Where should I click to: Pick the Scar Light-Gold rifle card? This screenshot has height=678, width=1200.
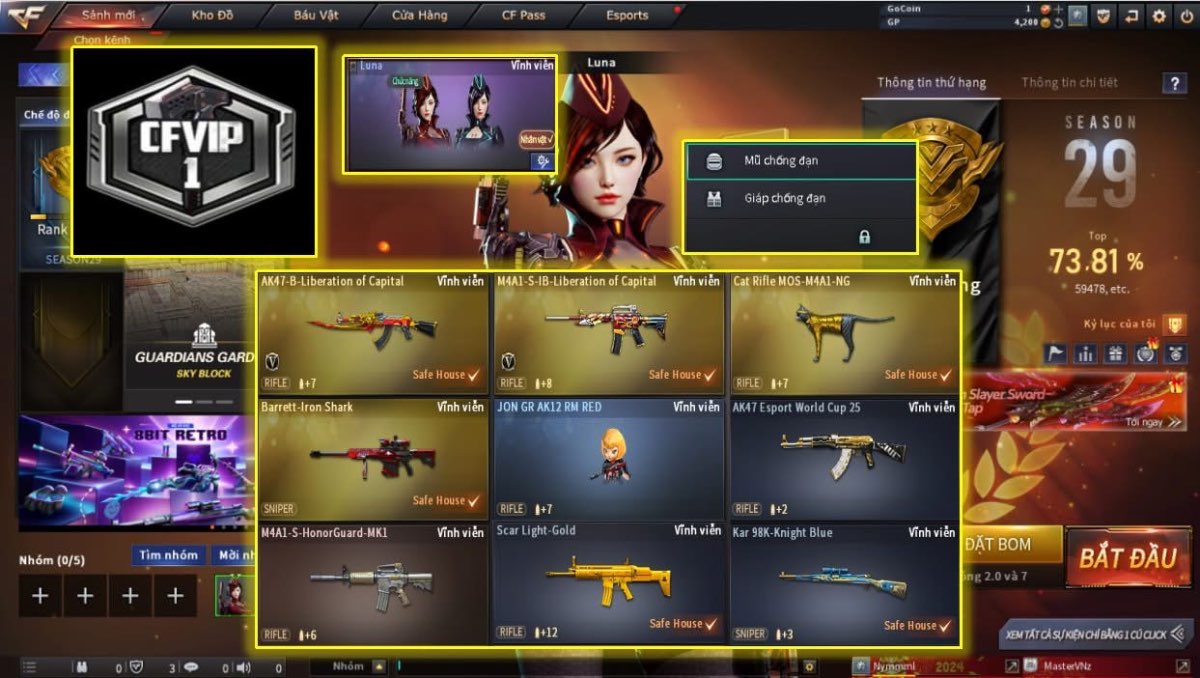click(608, 583)
